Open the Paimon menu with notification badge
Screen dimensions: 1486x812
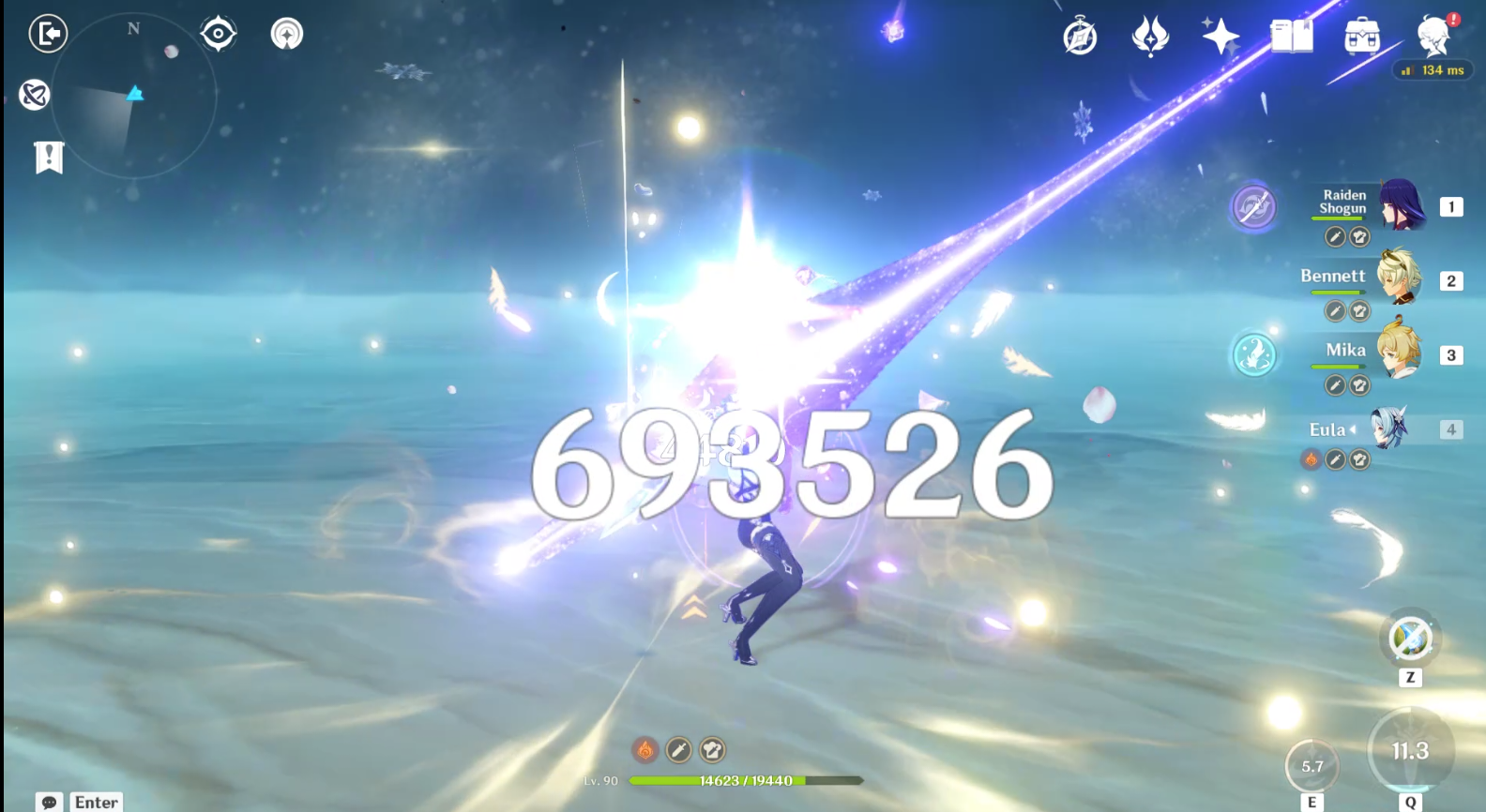(x=1433, y=36)
